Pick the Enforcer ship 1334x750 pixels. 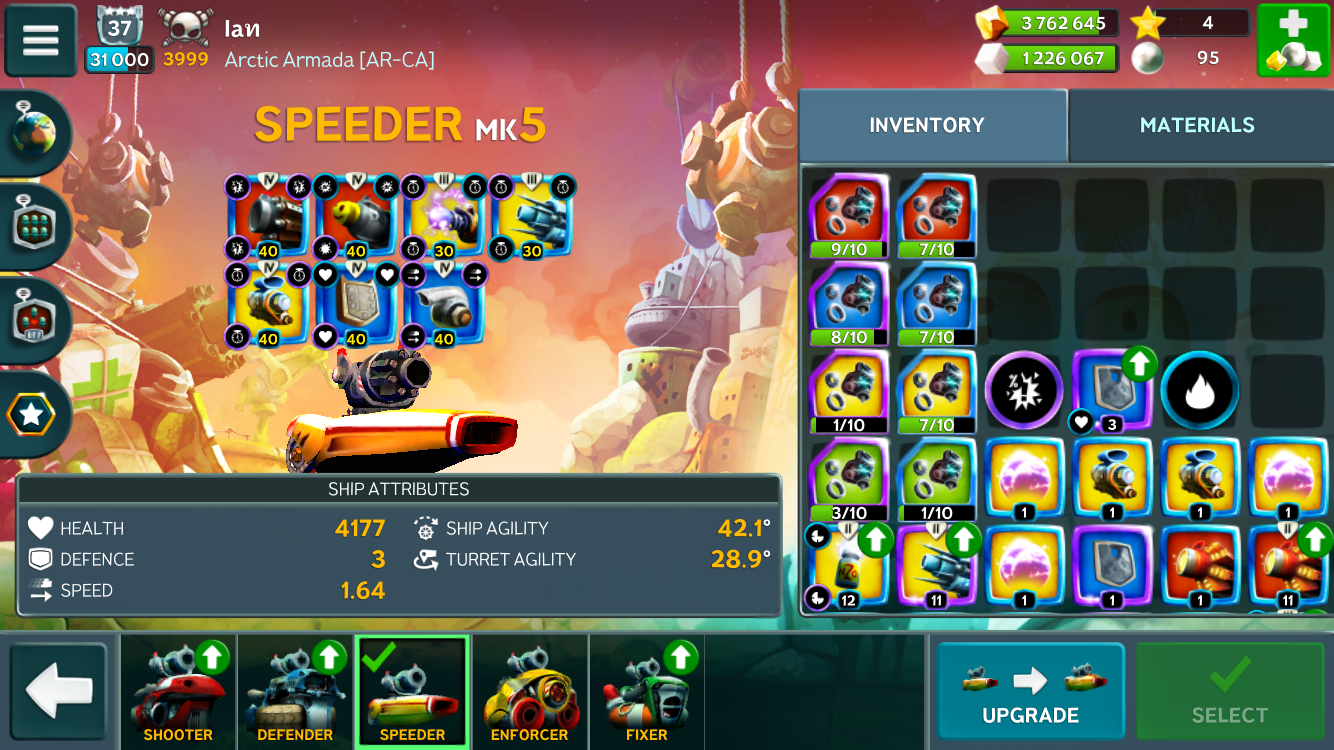pyautogui.click(x=529, y=692)
